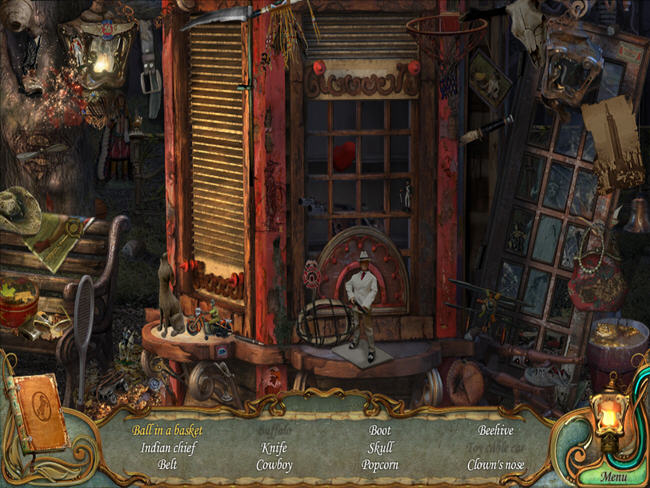Select 'Knife' from the item list
Viewport: 650px width, 488px height.
[x=274, y=448]
